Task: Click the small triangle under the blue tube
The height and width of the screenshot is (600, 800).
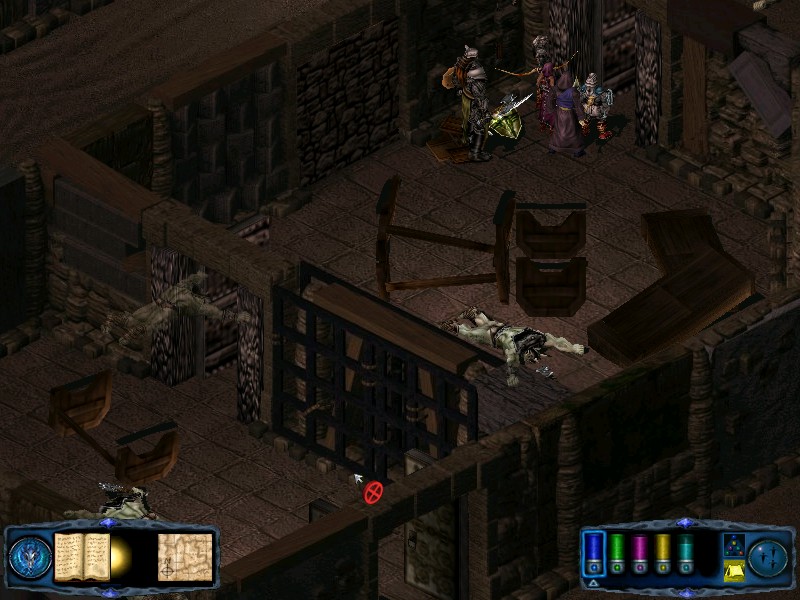Action: click(x=594, y=582)
